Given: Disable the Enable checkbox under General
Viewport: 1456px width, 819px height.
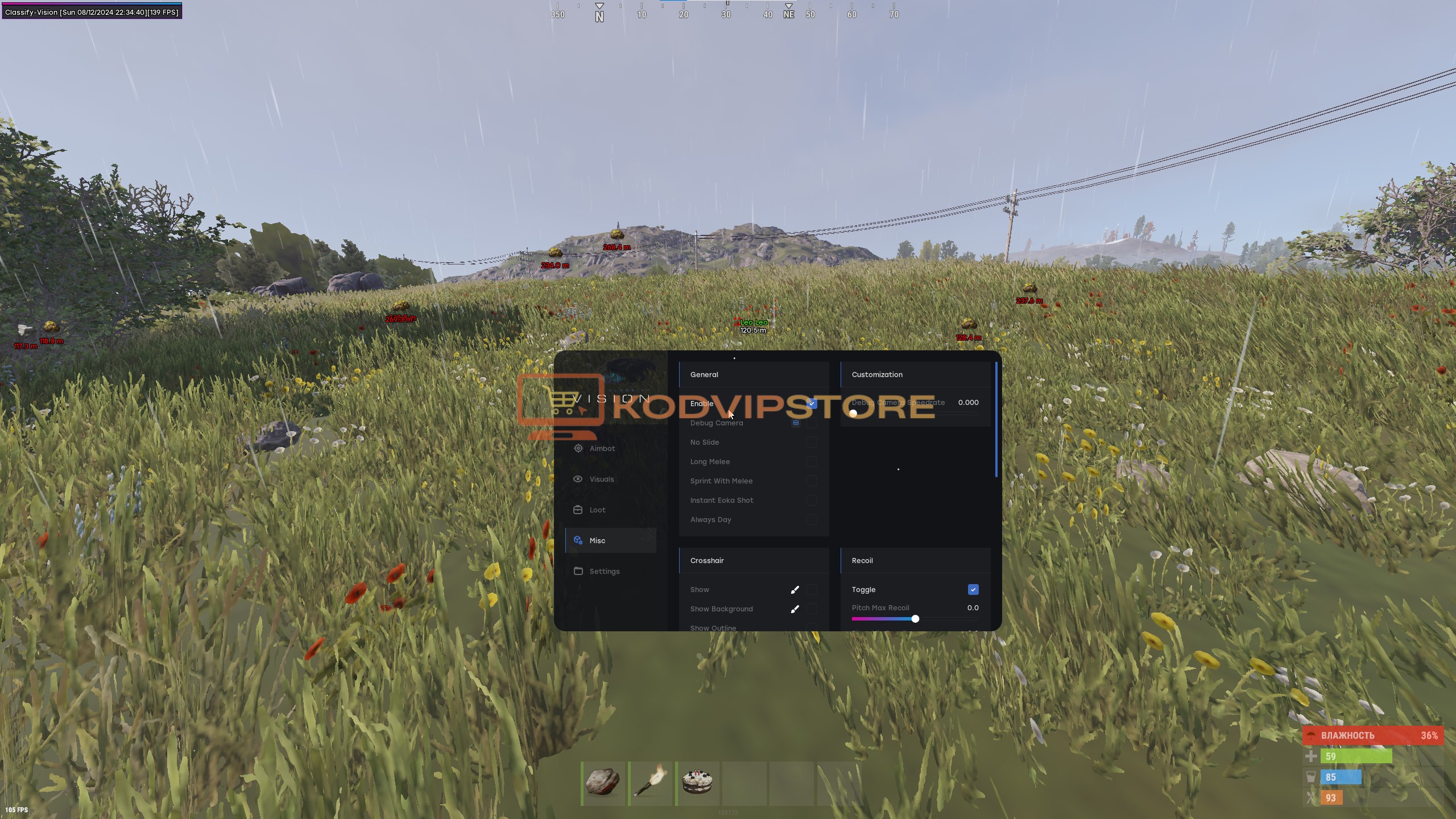Looking at the screenshot, I should click(812, 403).
